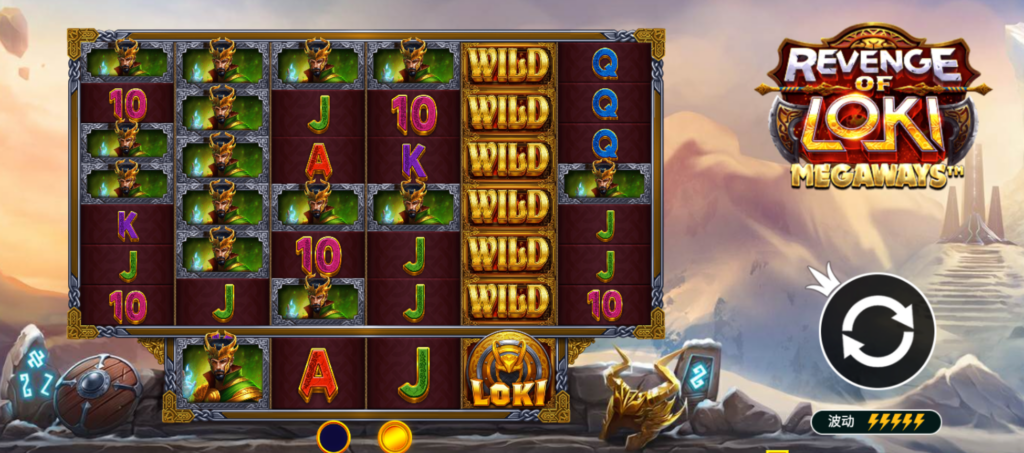The width and height of the screenshot is (1024, 453).
Task: Select the gold coin button below the reels
Action: click(x=394, y=437)
